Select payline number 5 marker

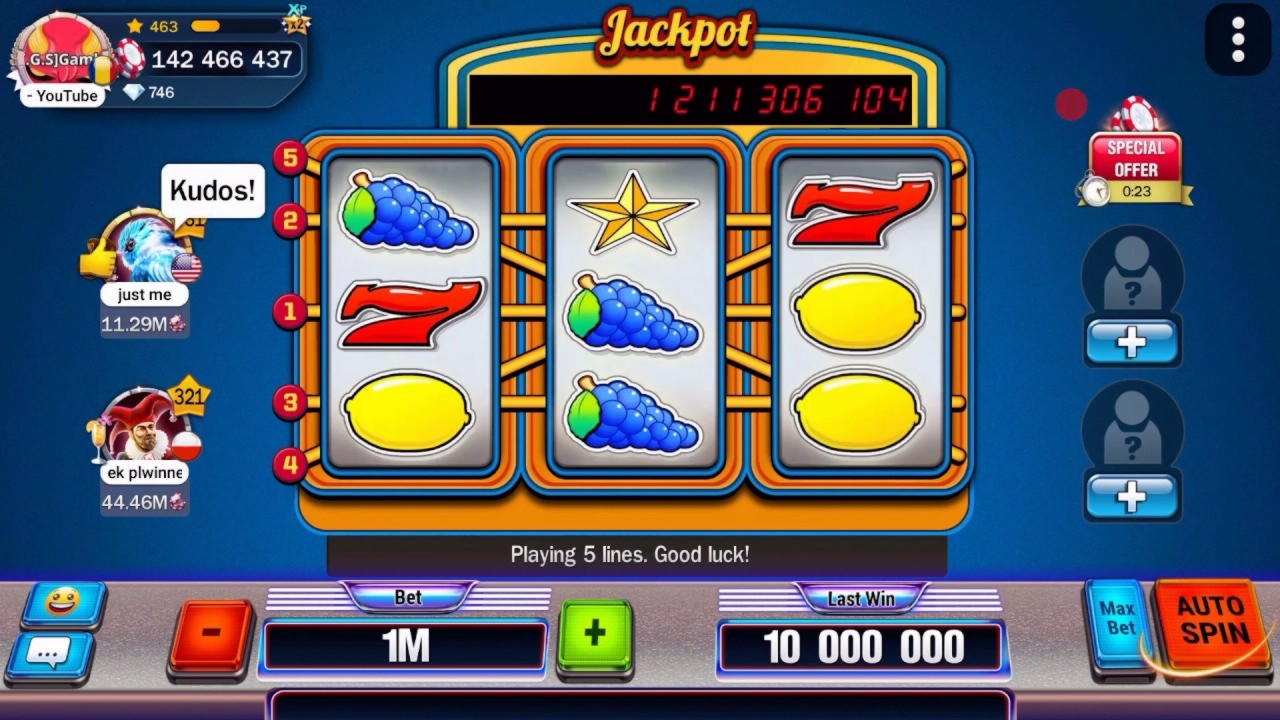coord(290,157)
